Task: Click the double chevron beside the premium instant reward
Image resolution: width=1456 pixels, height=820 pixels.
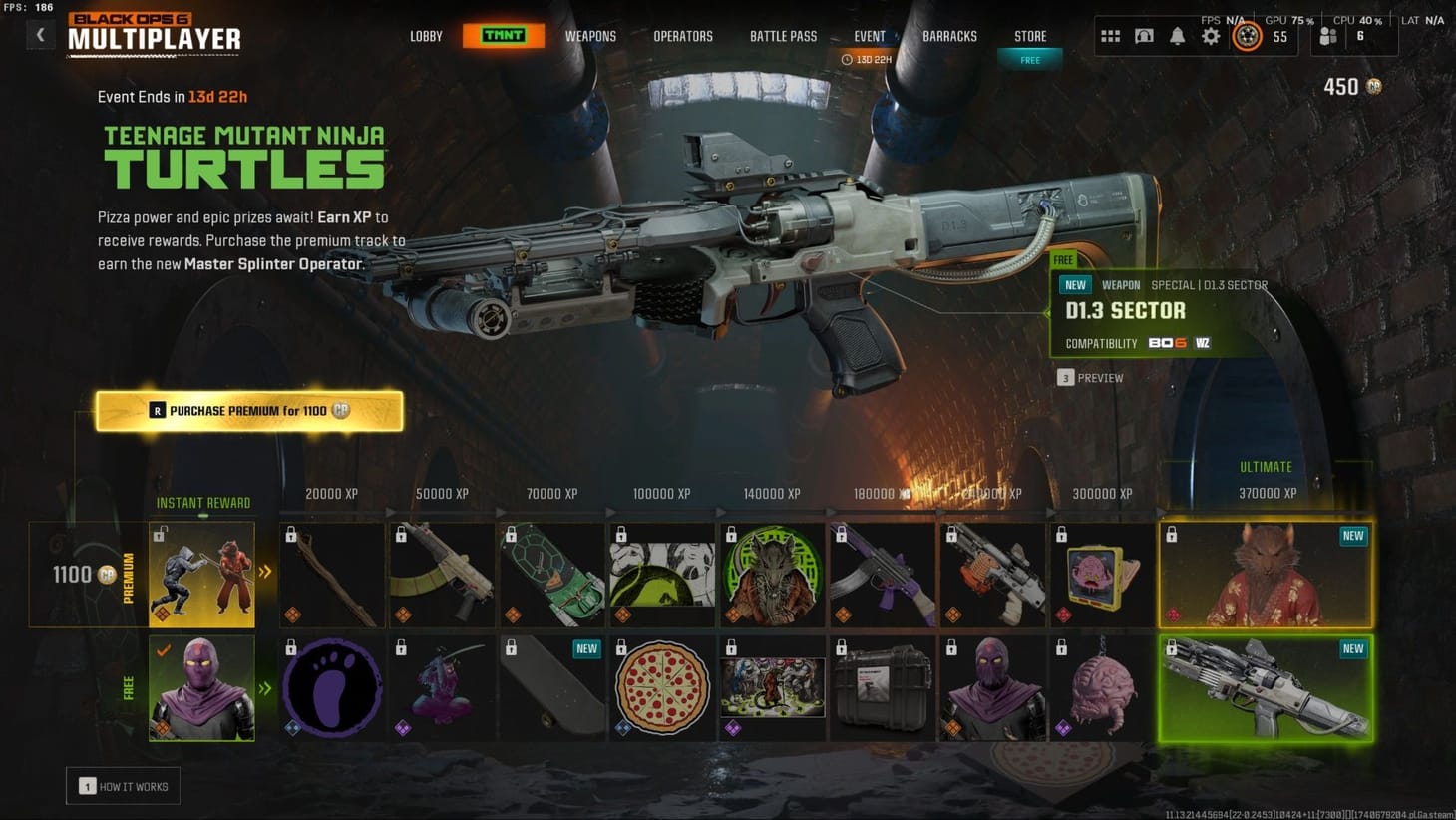Action: tap(264, 573)
